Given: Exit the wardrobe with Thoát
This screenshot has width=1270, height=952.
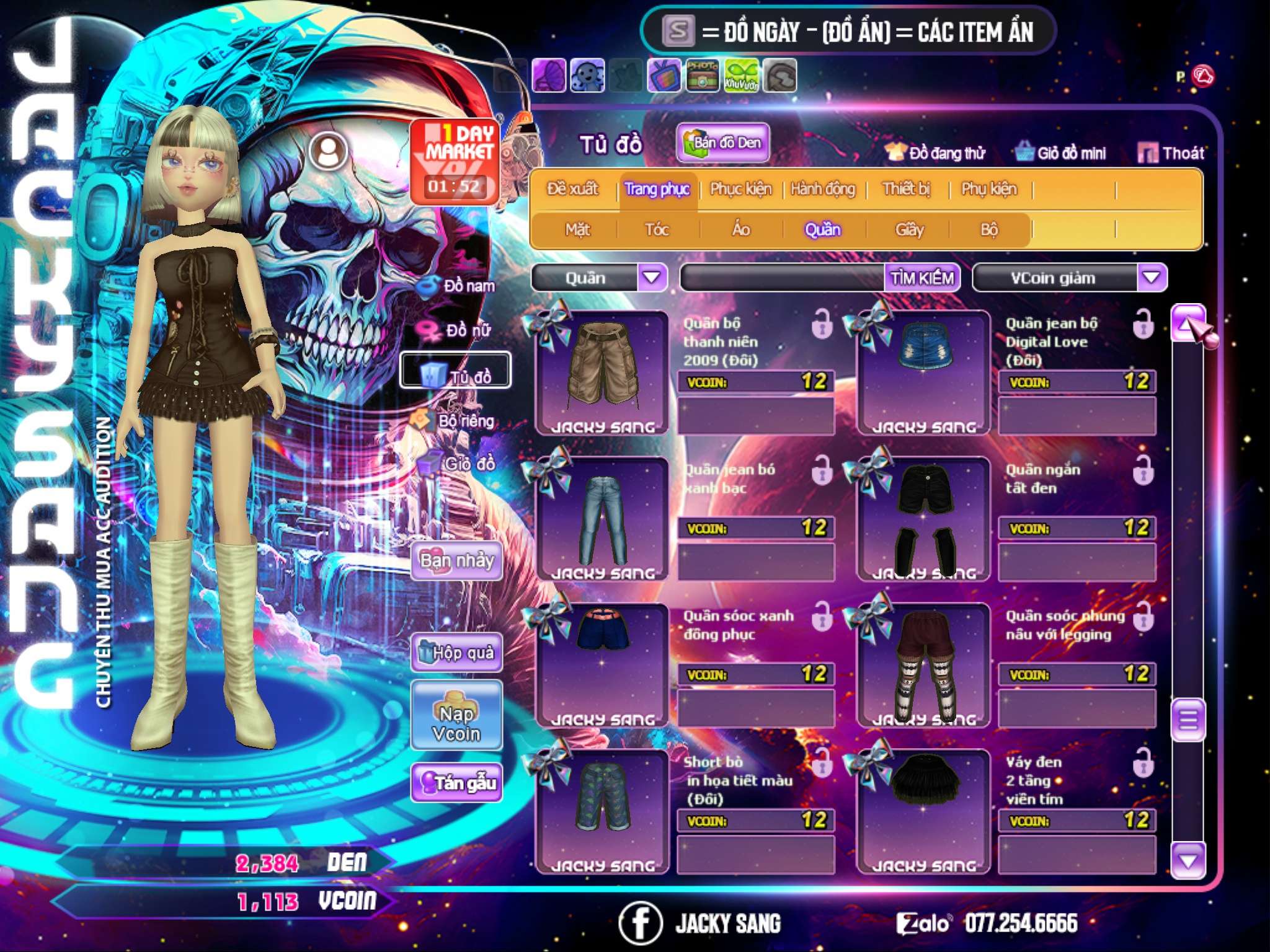Looking at the screenshot, I should click(1171, 153).
